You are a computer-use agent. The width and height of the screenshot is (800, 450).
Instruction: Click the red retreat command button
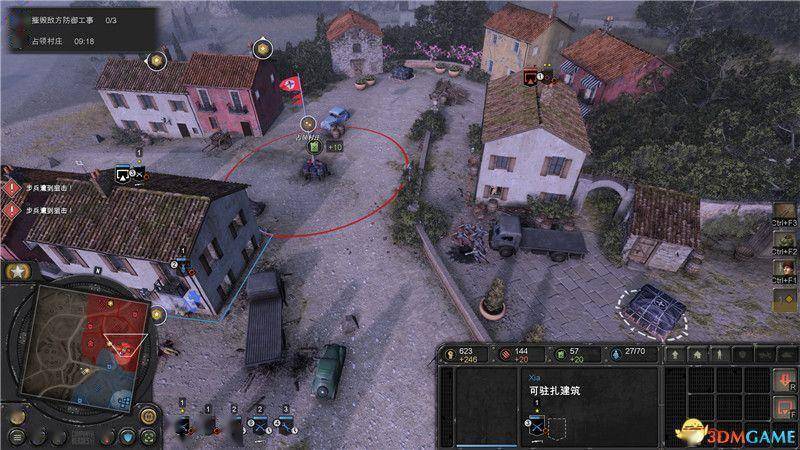click(785, 380)
